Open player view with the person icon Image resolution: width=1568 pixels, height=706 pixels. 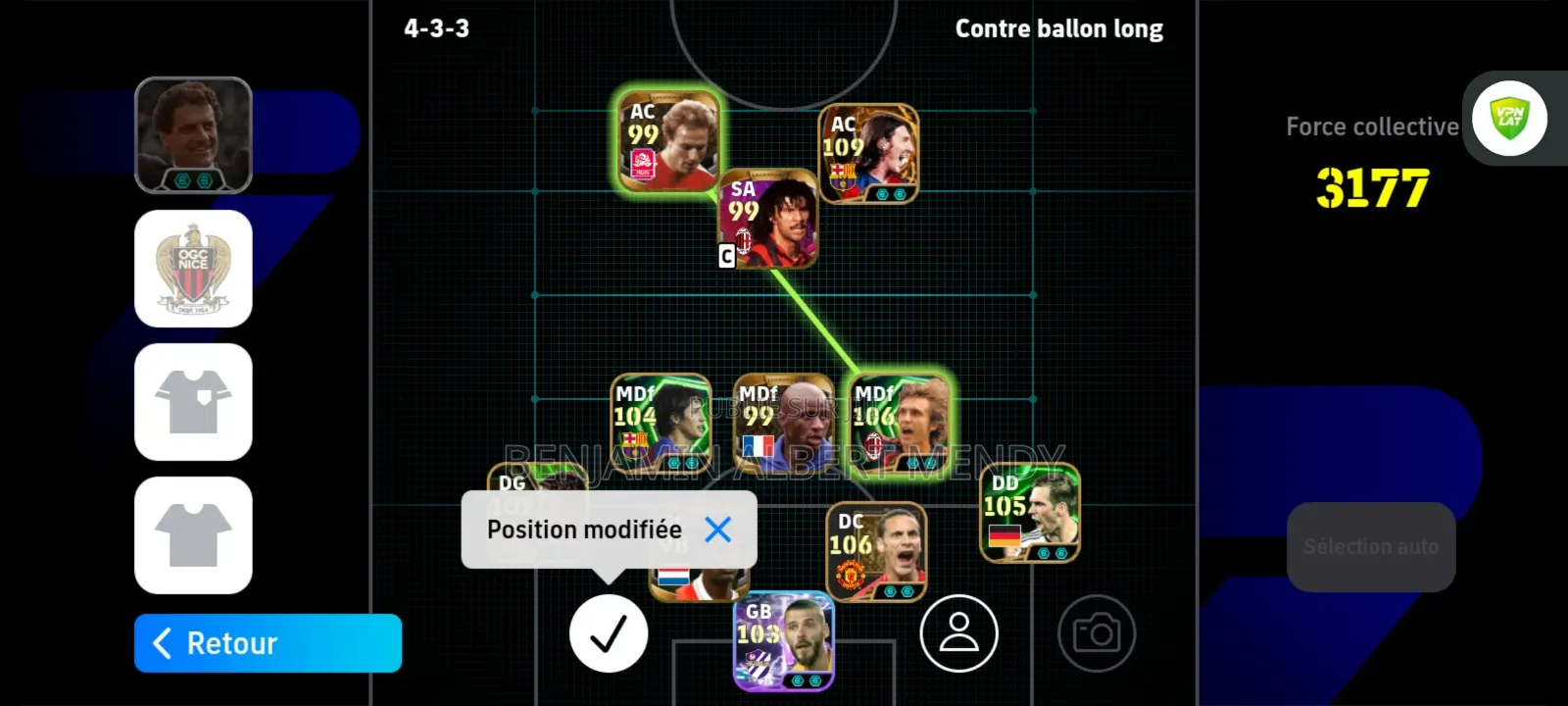[959, 633]
